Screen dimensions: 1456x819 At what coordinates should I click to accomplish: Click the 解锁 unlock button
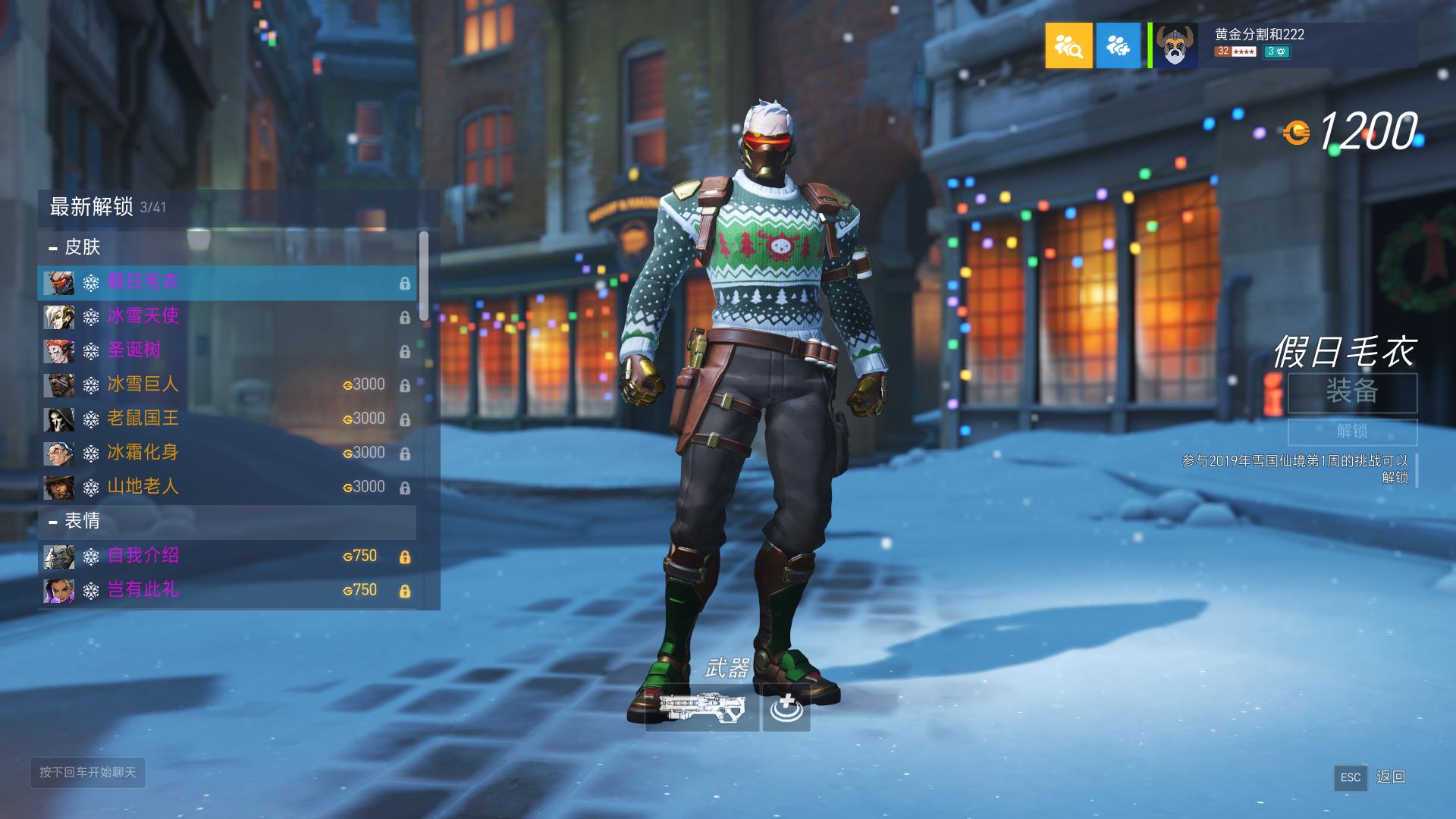coord(1352,431)
